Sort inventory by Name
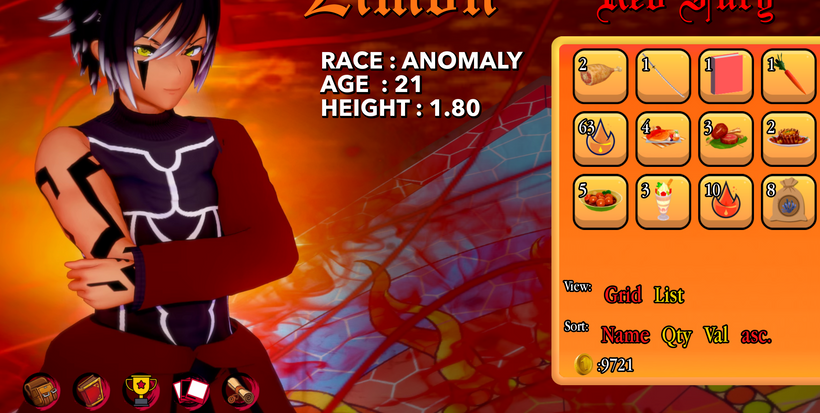The height and width of the screenshot is (413, 820). [x=625, y=335]
